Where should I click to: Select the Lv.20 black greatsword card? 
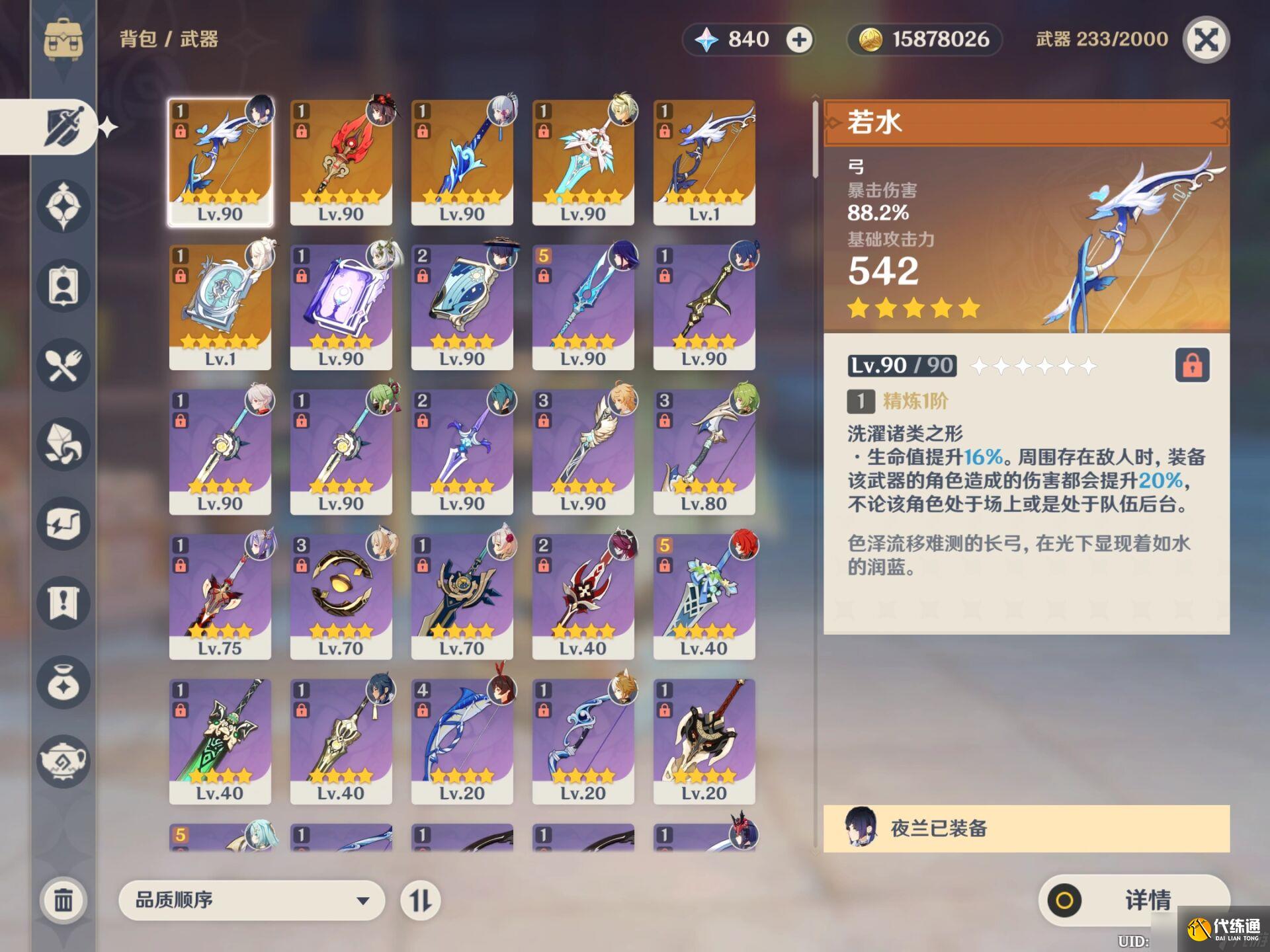(704, 740)
